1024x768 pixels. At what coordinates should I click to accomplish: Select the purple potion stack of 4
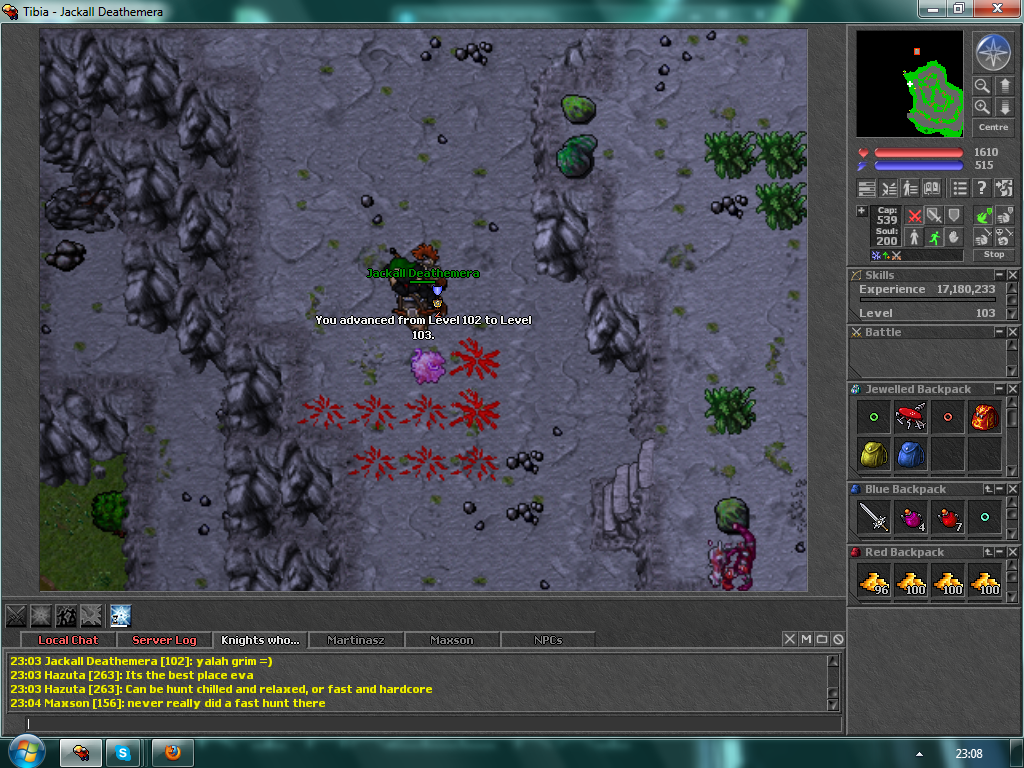910,518
